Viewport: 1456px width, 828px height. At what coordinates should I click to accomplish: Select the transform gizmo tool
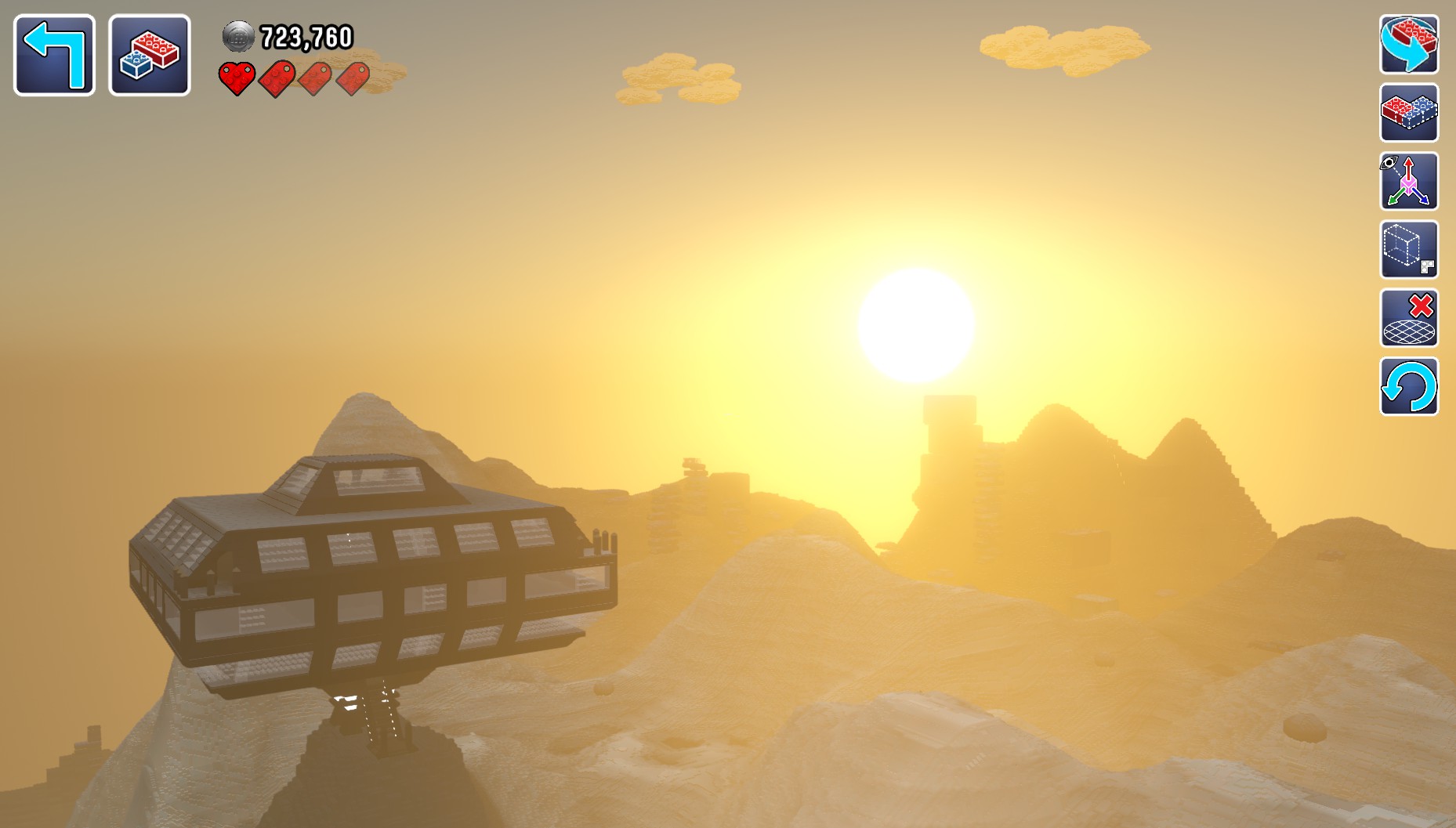tap(1408, 182)
